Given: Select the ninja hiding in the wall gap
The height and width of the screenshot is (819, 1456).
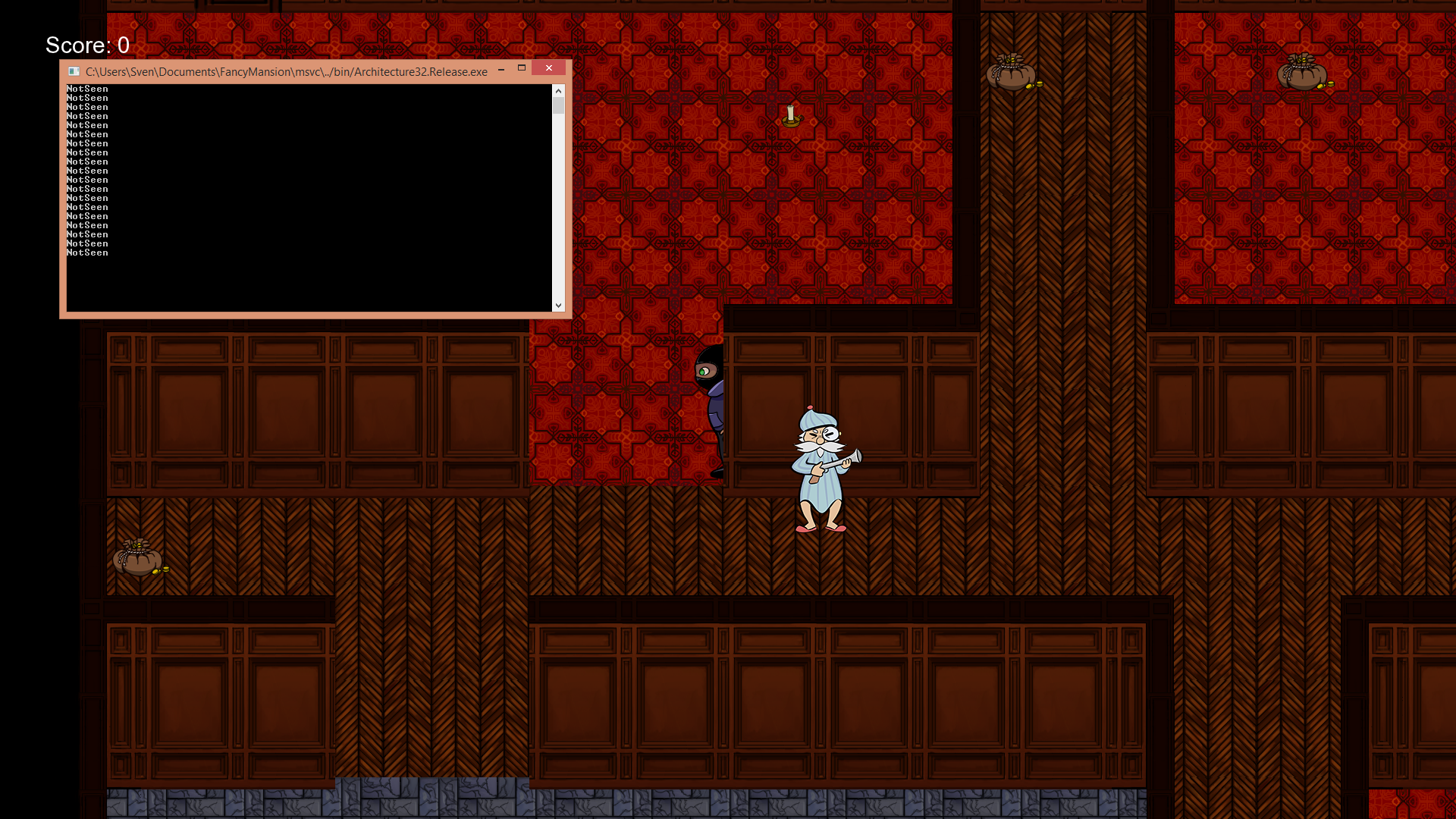Looking at the screenshot, I should coord(710,387).
